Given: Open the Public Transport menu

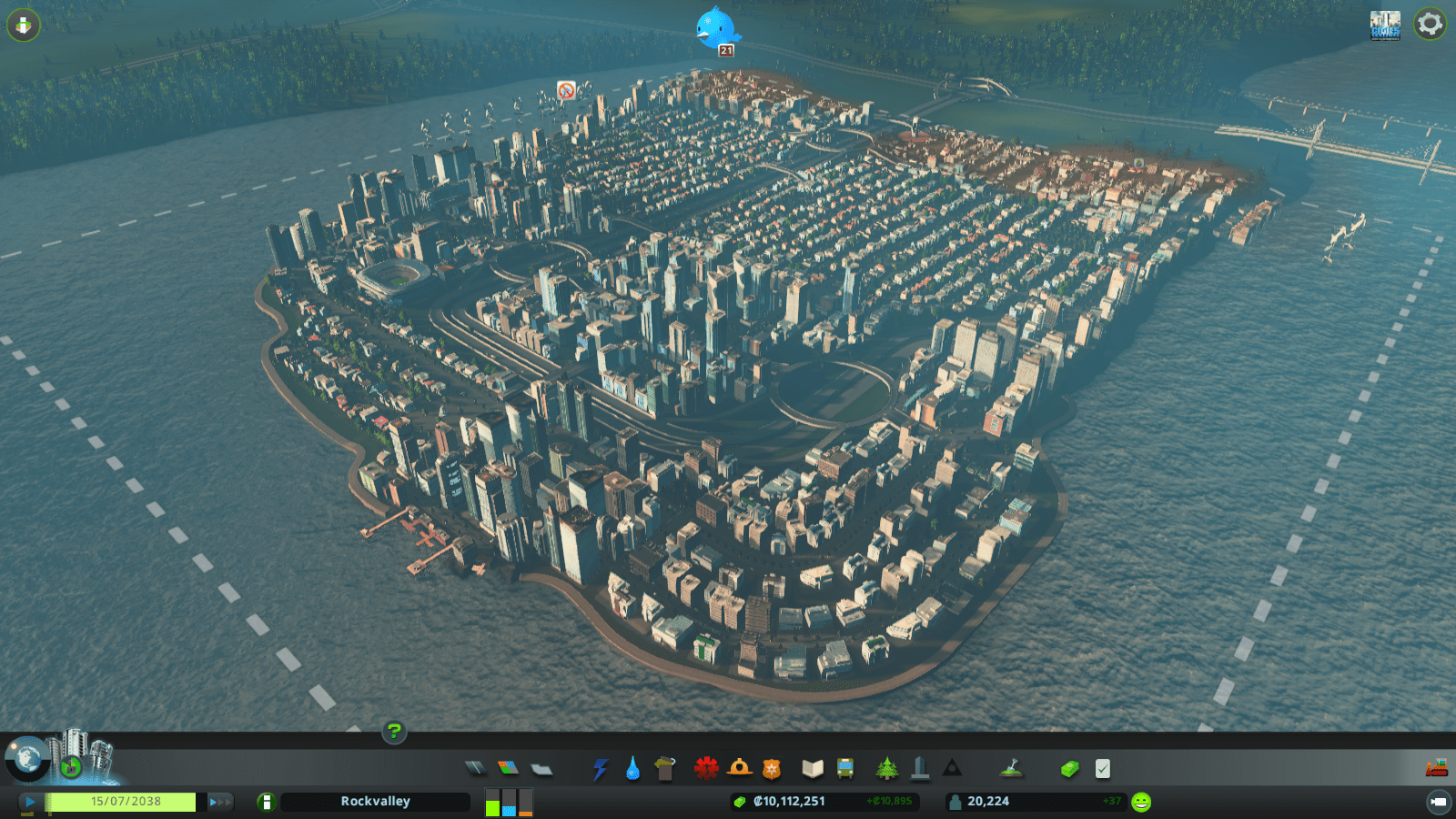Looking at the screenshot, I should [844, 769].
